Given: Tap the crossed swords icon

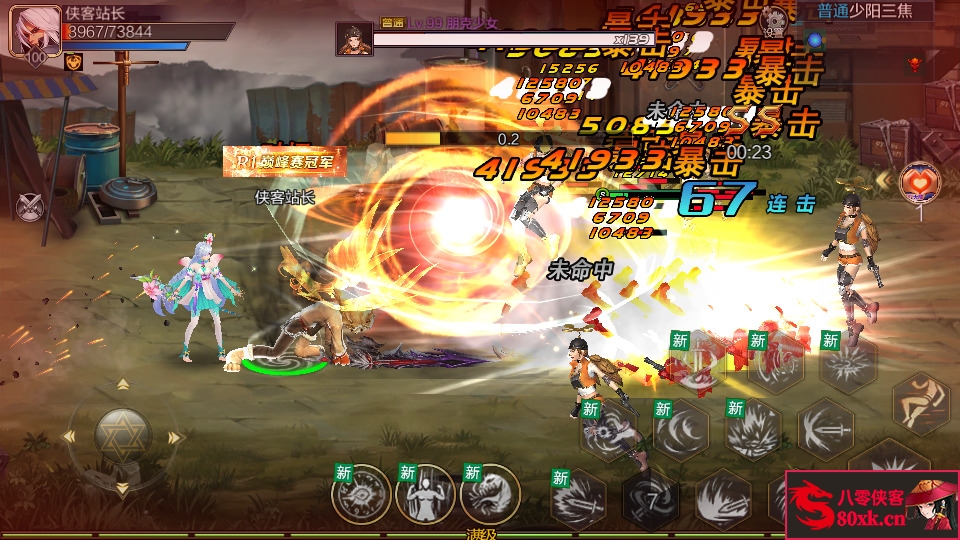Looking at the screenshot, I should tap(32, 207).
